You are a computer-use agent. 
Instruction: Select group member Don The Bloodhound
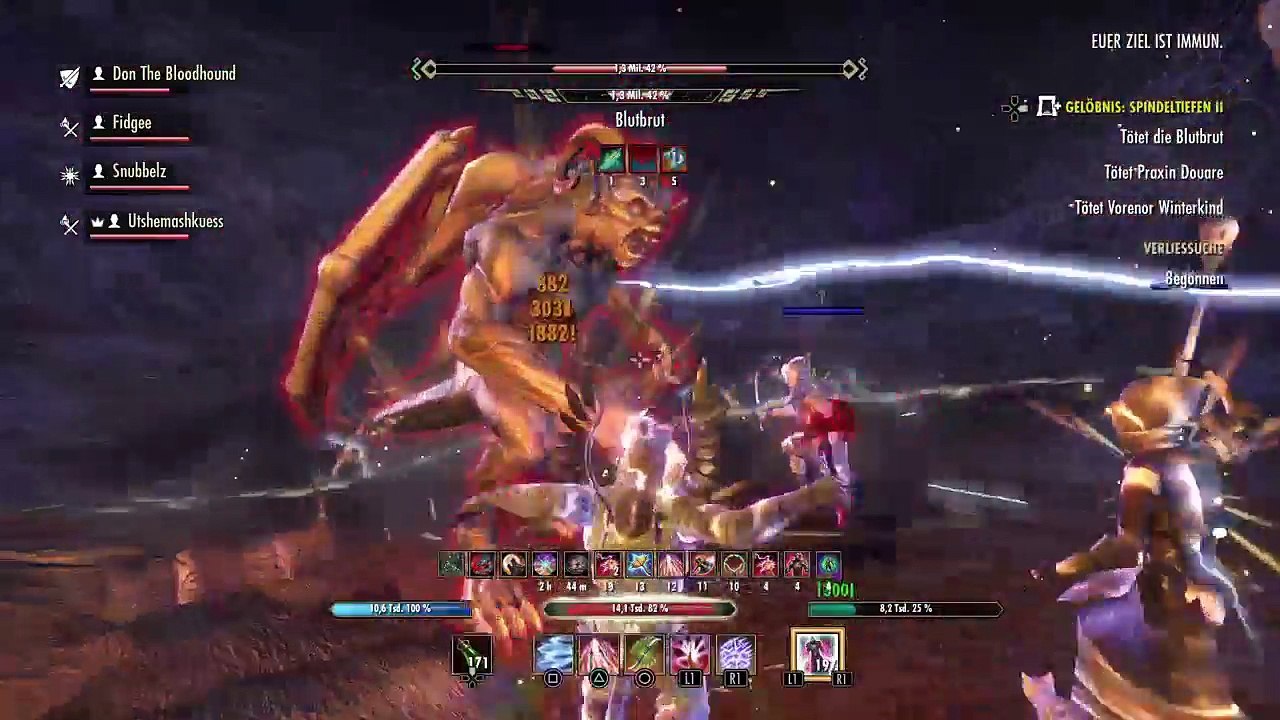click(x=173, y=74)
